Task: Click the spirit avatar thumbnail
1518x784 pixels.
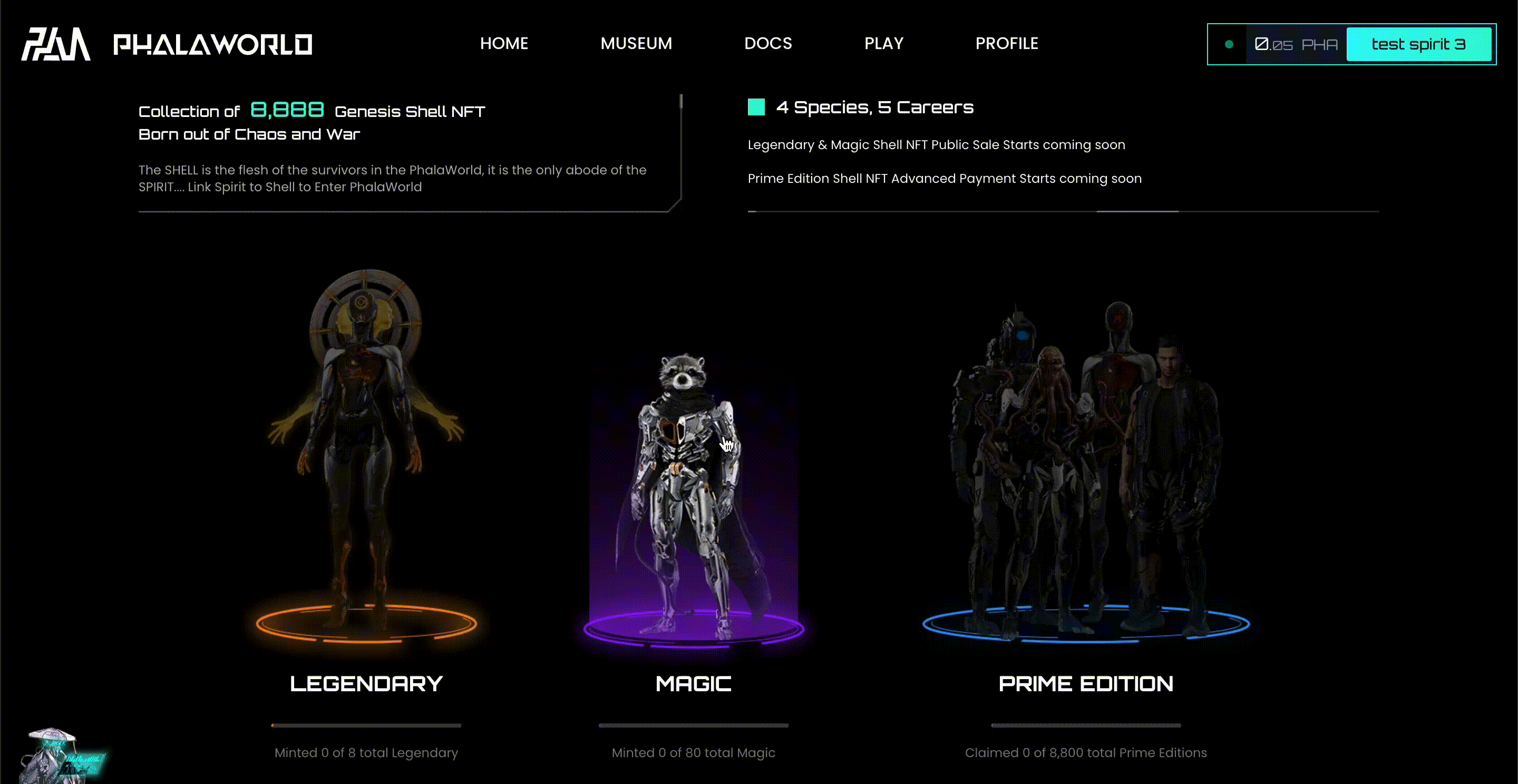Action: click(59, 757)
